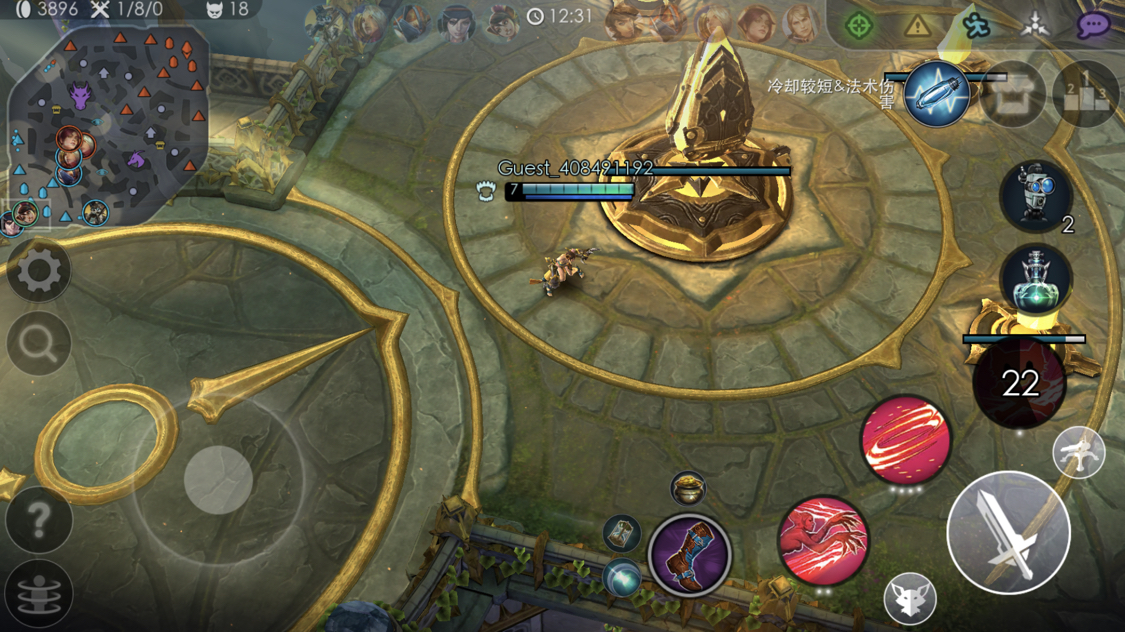Screen dimensions: 1125x632
Task: Tap the magnifying glass button
Action: pos(39,344)
